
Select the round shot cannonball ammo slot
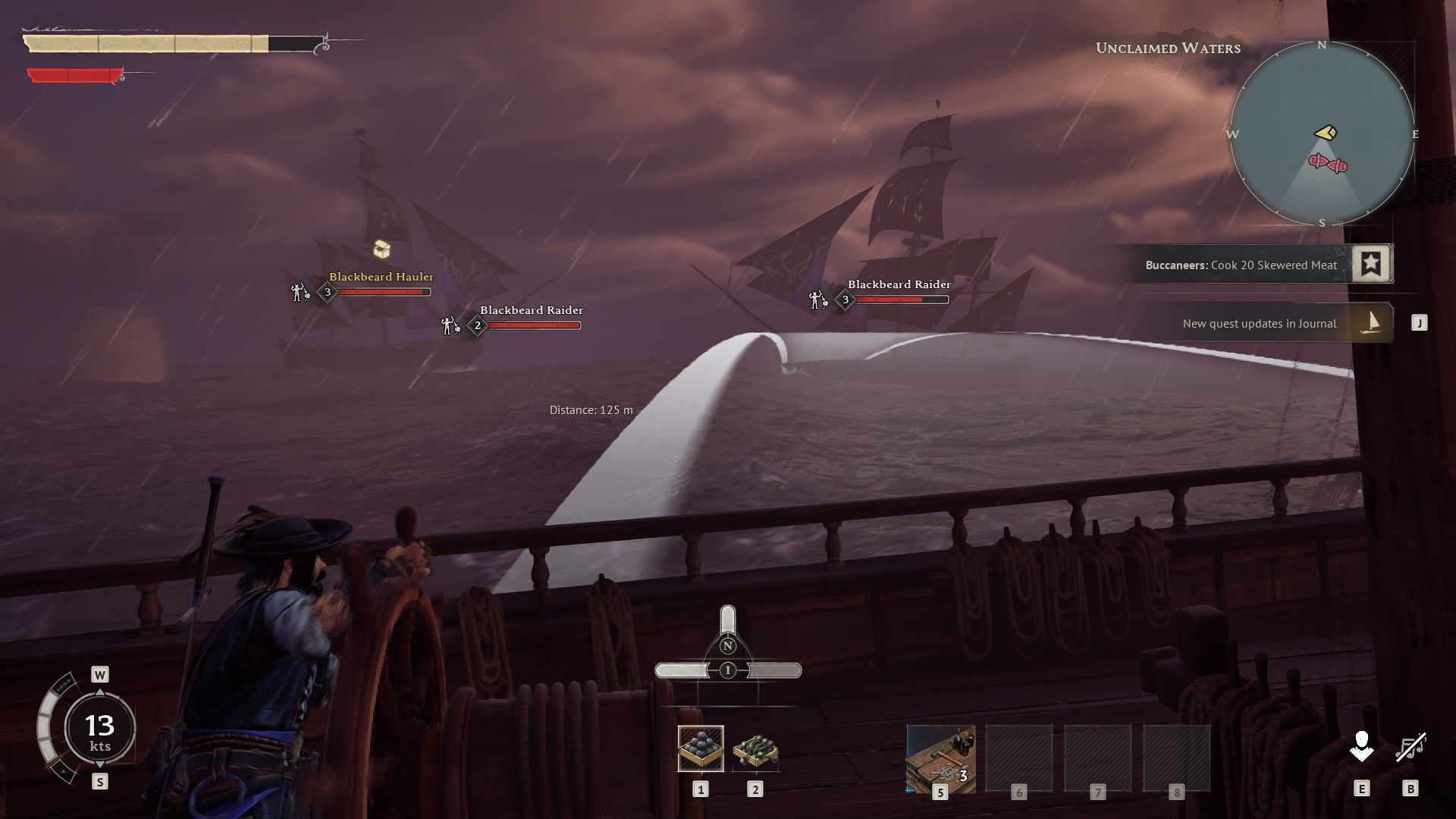[x=701, y=748]
